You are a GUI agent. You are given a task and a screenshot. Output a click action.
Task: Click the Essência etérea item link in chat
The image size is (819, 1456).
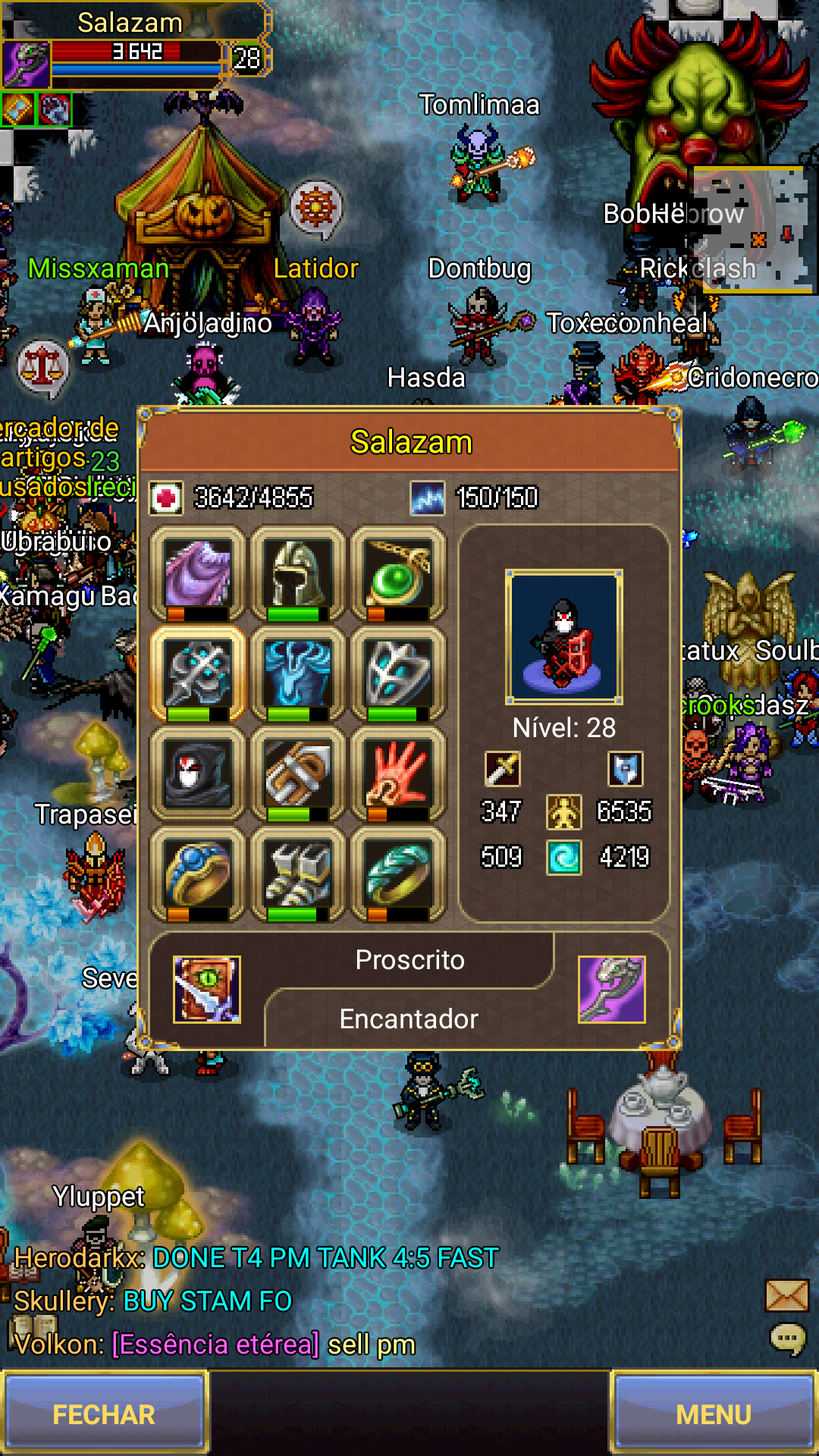pos(216,1345)
